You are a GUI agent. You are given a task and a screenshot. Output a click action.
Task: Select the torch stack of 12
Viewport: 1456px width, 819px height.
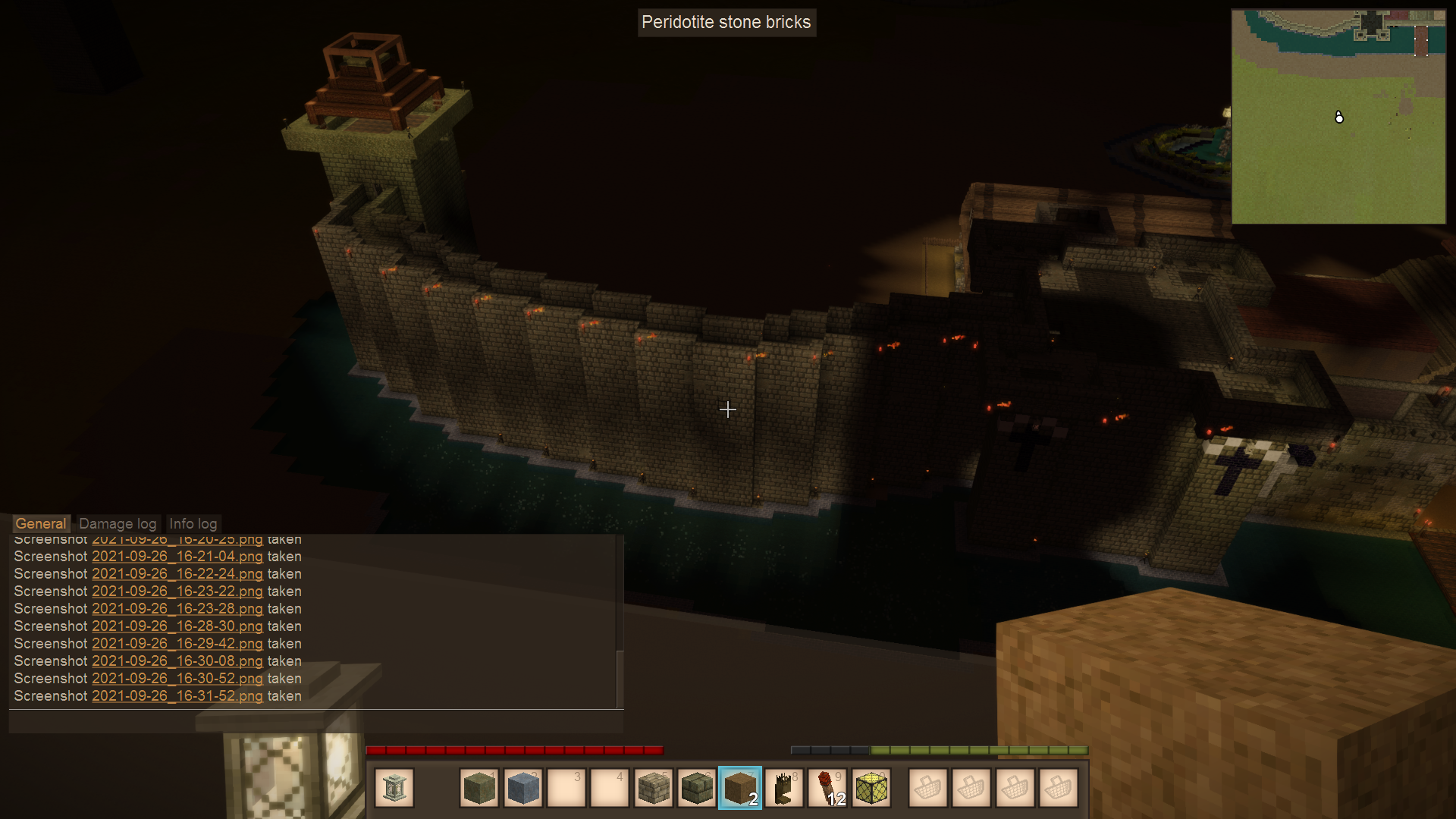point(827,789)
